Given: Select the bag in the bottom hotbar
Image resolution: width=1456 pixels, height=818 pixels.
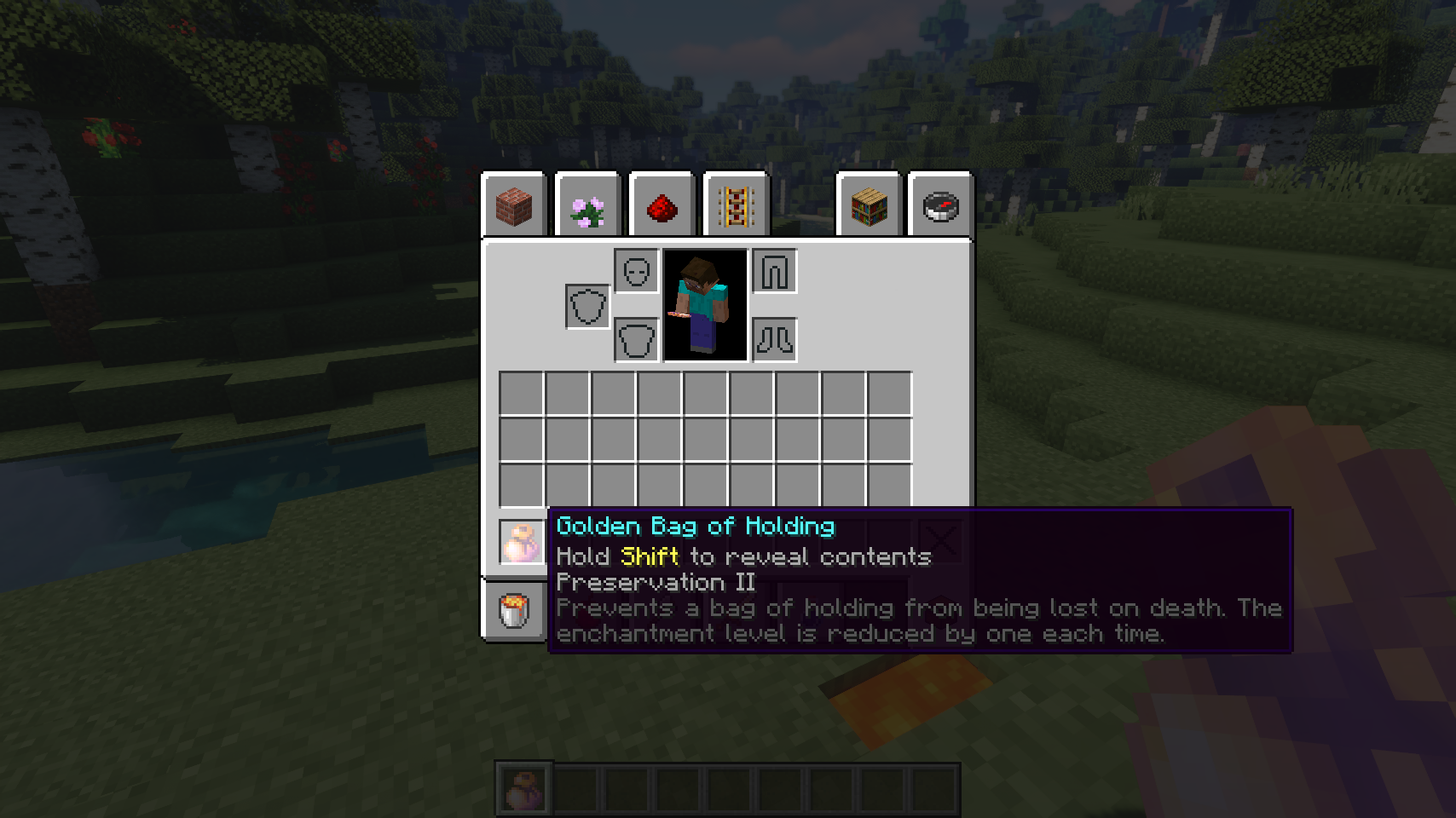Looking at the screenshot, I should click(x=524, y=789).
